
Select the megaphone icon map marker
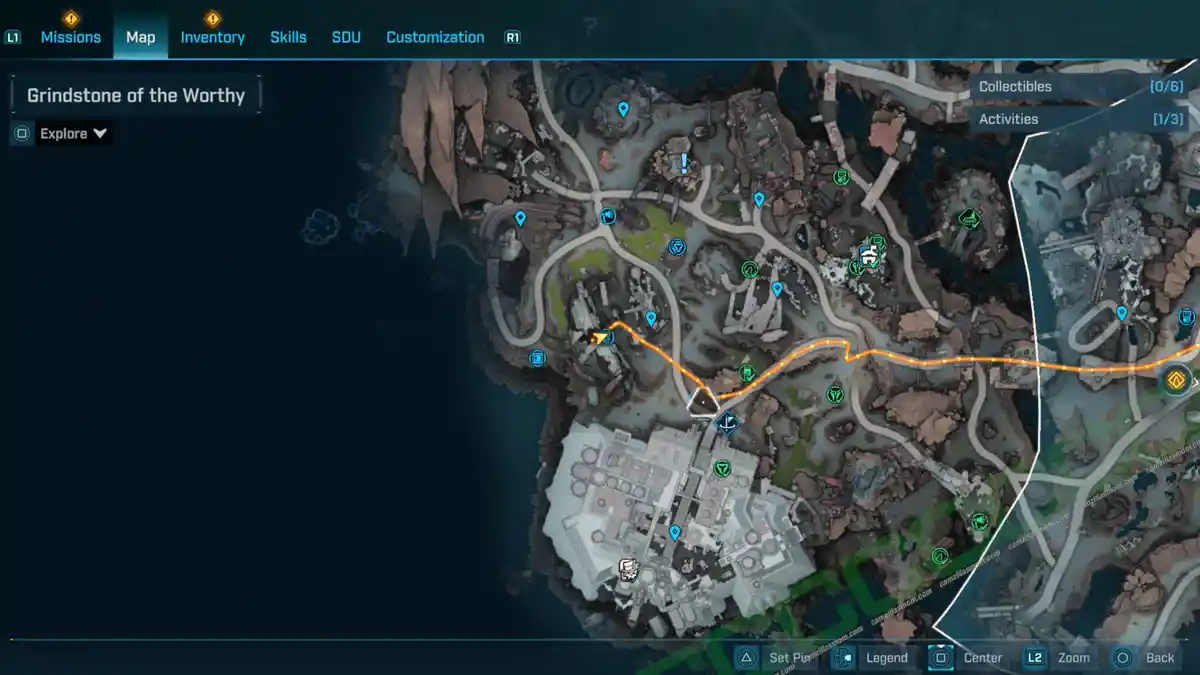(x=607, y=216)
